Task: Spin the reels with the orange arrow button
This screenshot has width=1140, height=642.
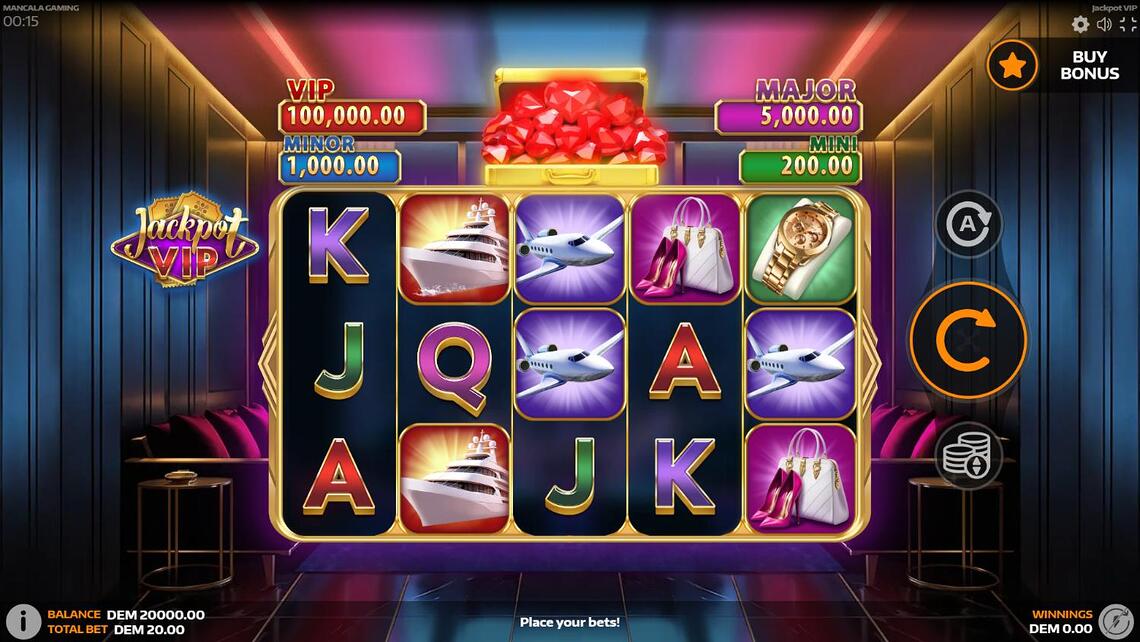Action: click(967, 340)
